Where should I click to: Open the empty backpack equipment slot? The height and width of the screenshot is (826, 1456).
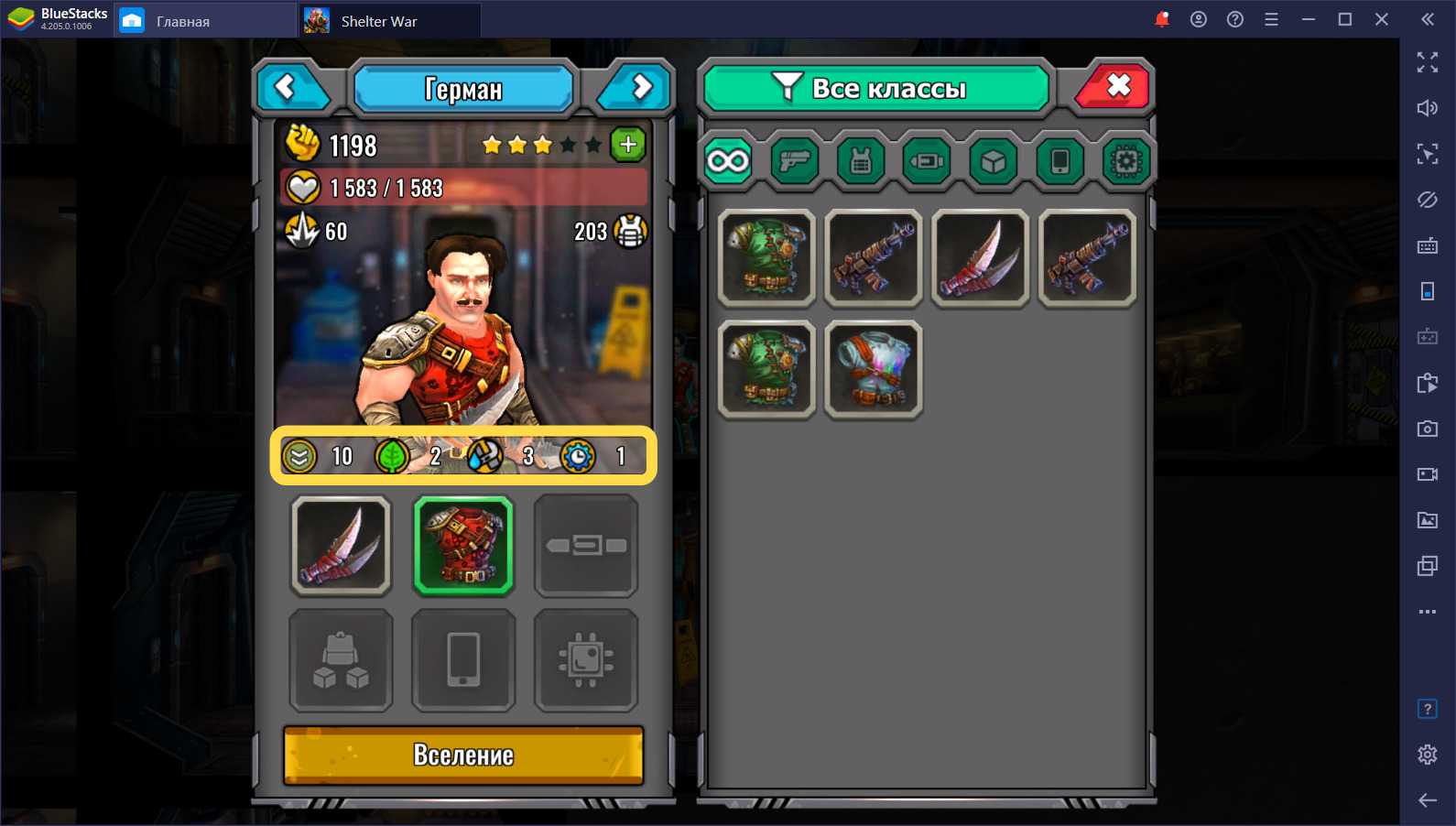pos(341,660)
